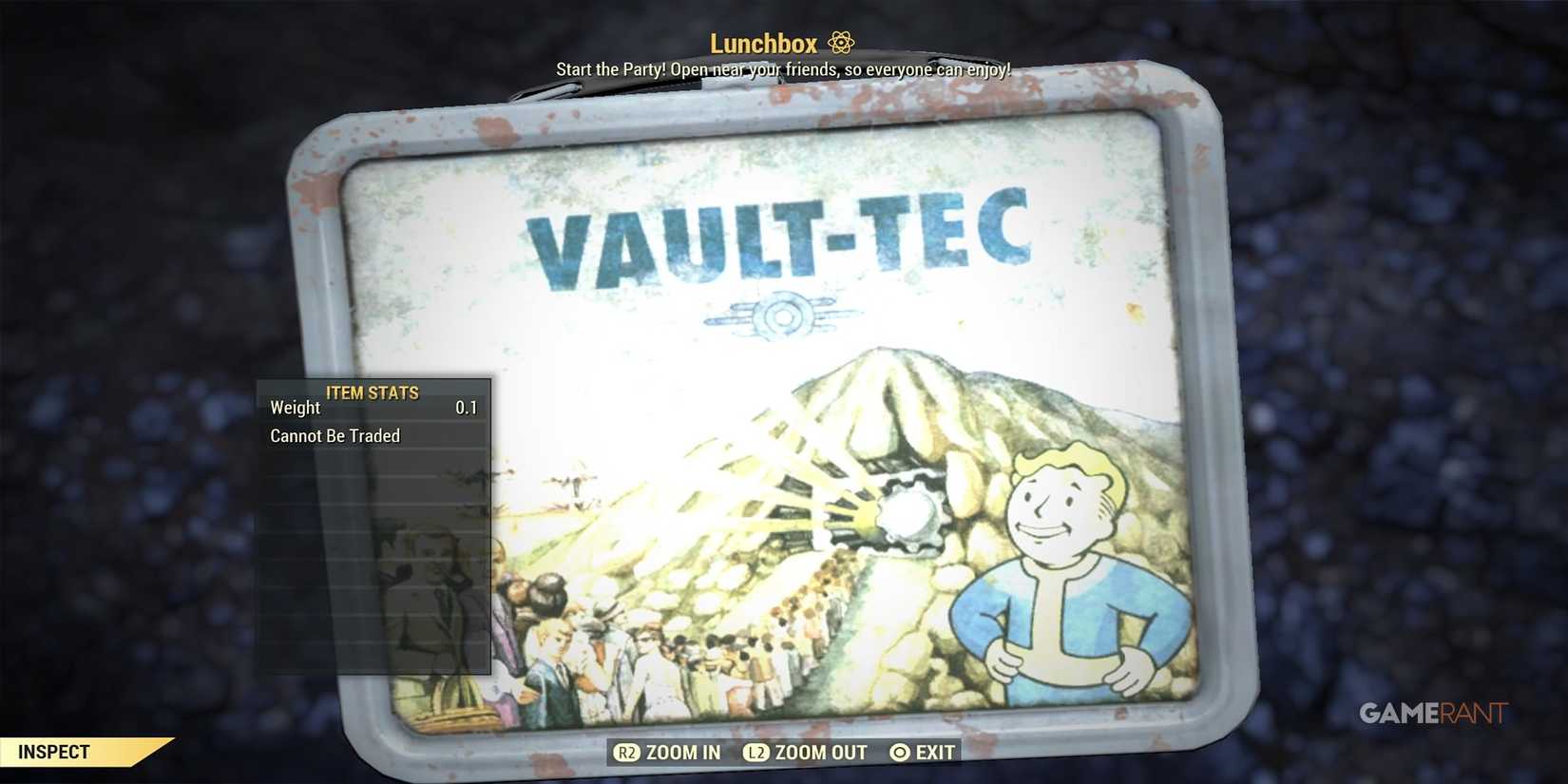Click the Vault-Tec winged emblem on the lunchbox

(785, 314)
